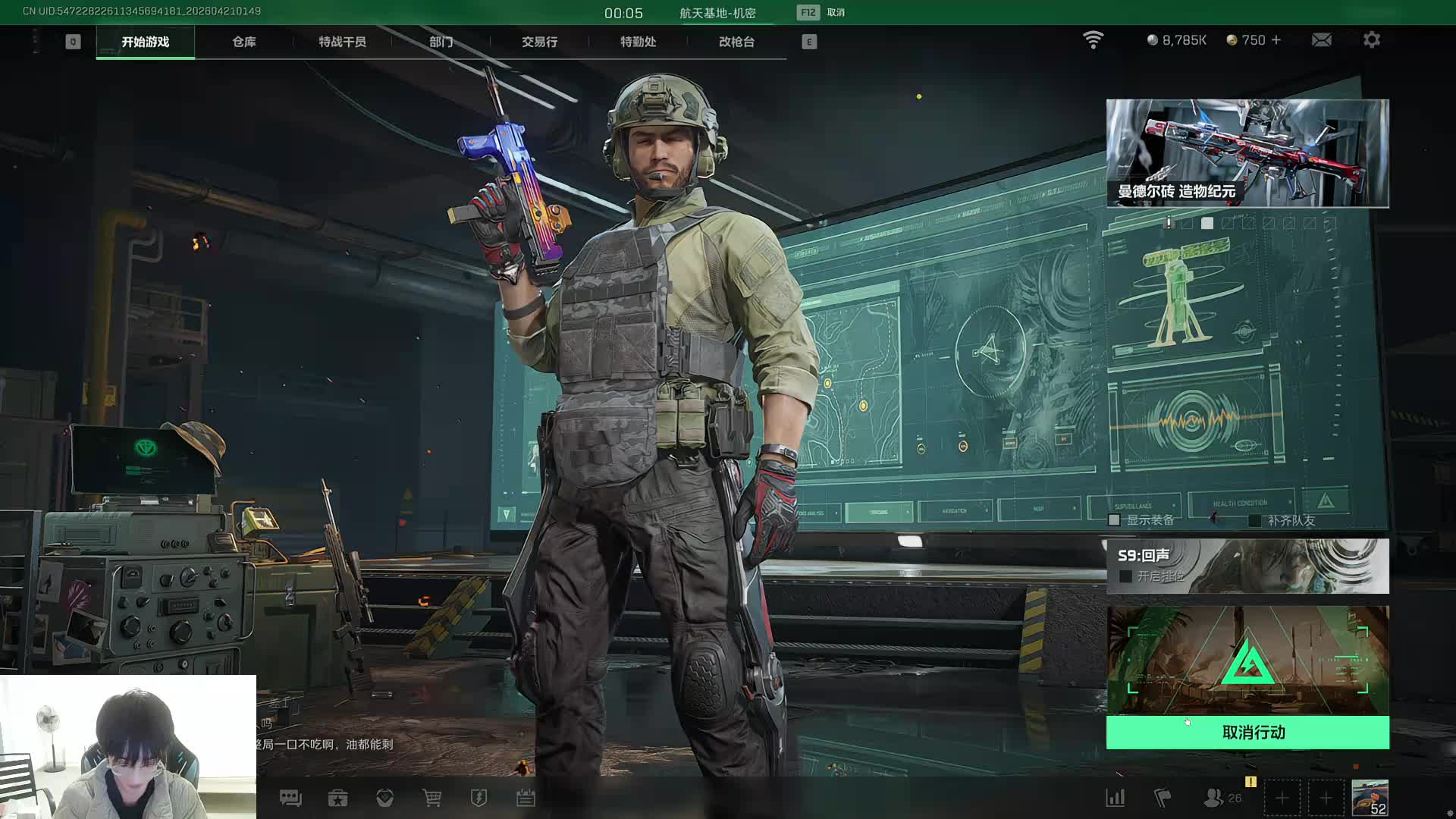The height and width of the screenshot is (819, 1456).
Task: Click the 取消行动 button
Action: pos(1247,732)
